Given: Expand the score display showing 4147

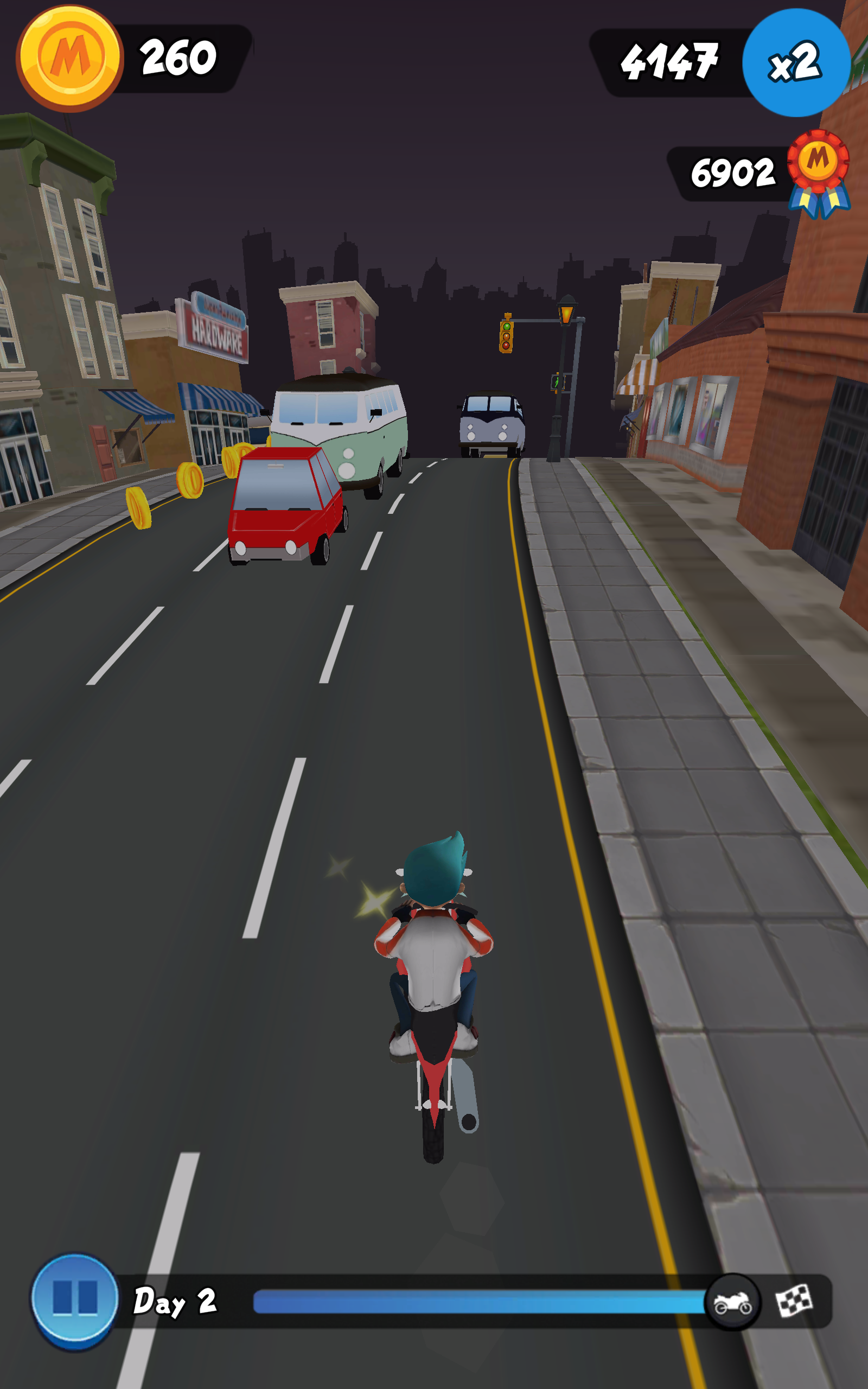Looking at the screenshot, I should (x=671, y=60).
